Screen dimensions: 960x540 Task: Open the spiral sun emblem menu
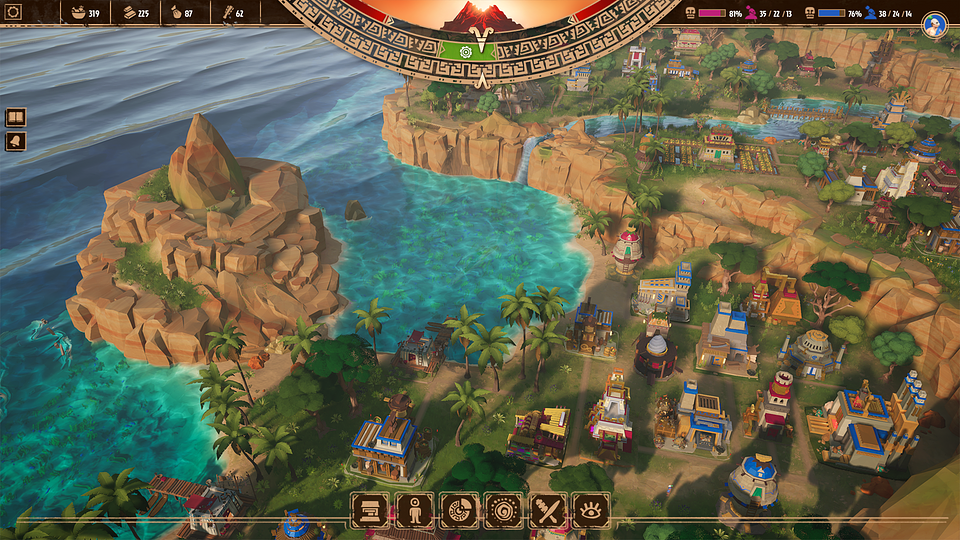pyautogui.click(x=502, y=510)
